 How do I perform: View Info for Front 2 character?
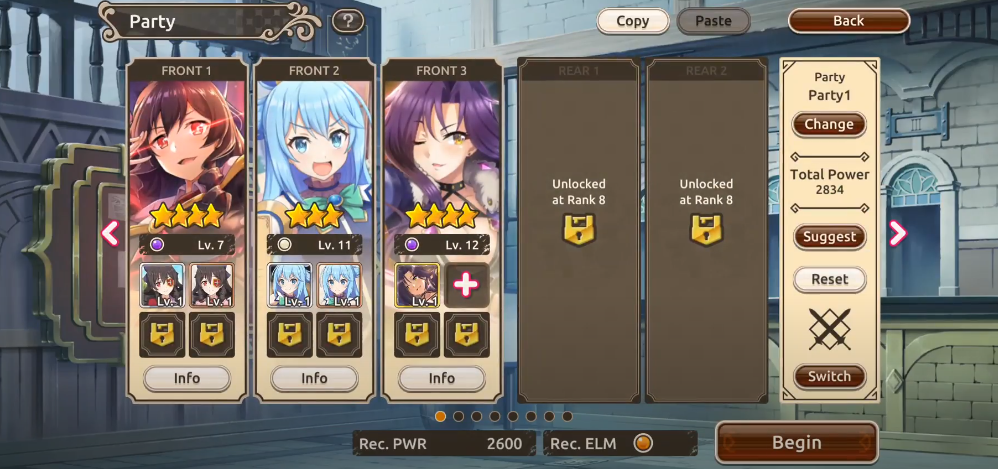(314, 379)
